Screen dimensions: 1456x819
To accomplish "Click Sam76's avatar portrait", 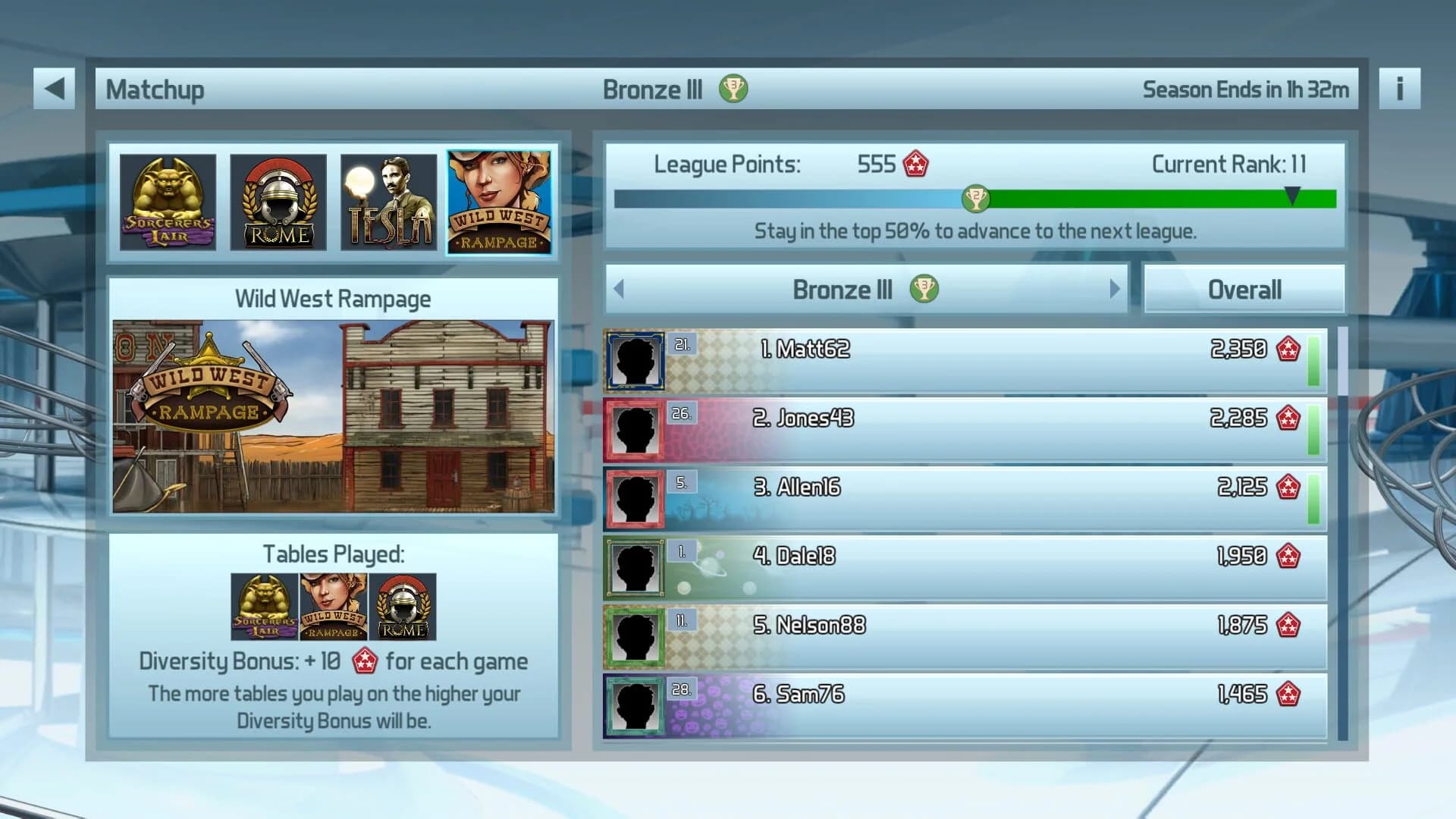I will click(635, 703).
